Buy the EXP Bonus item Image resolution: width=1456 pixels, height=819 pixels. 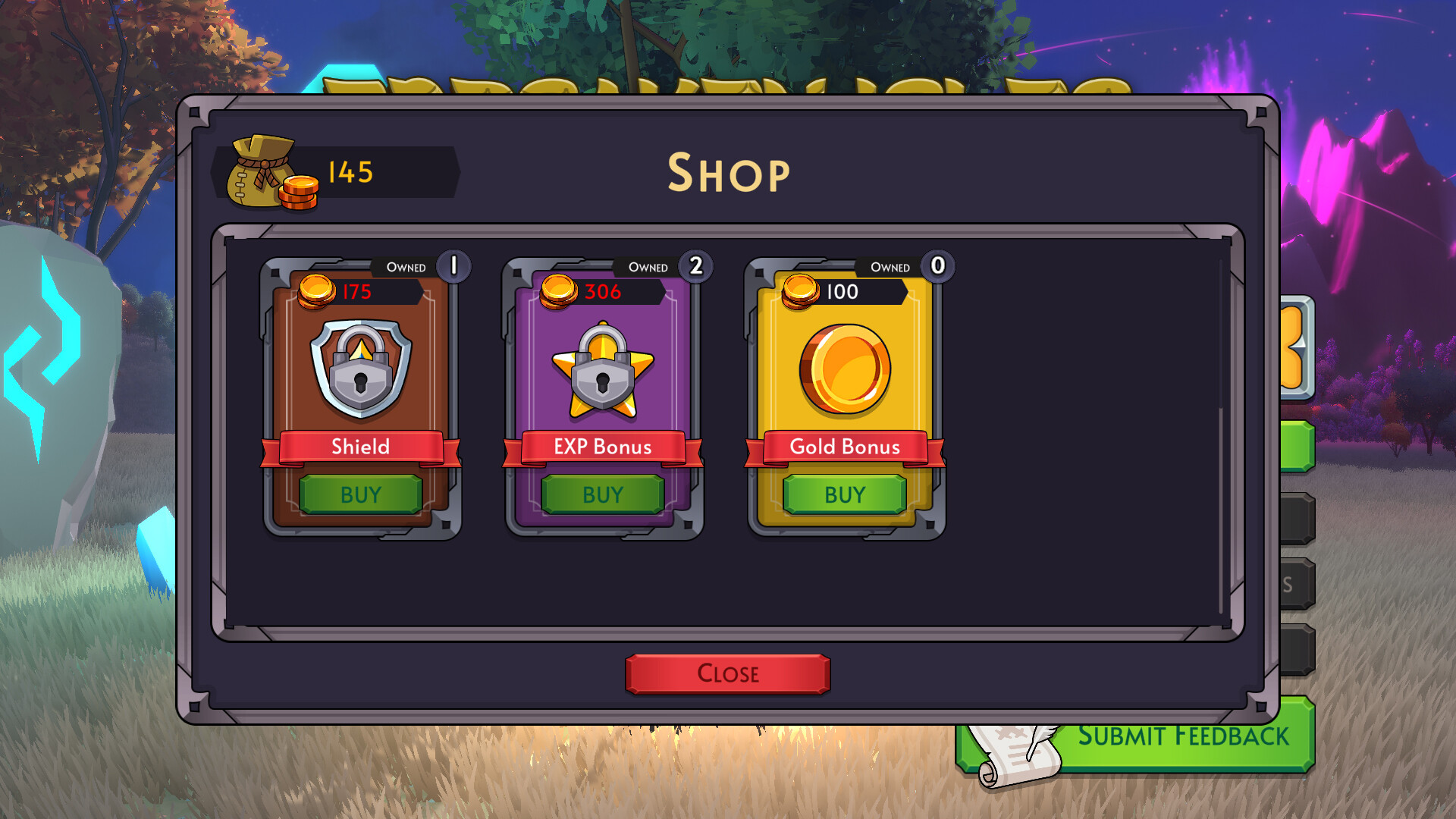[601, 495]
